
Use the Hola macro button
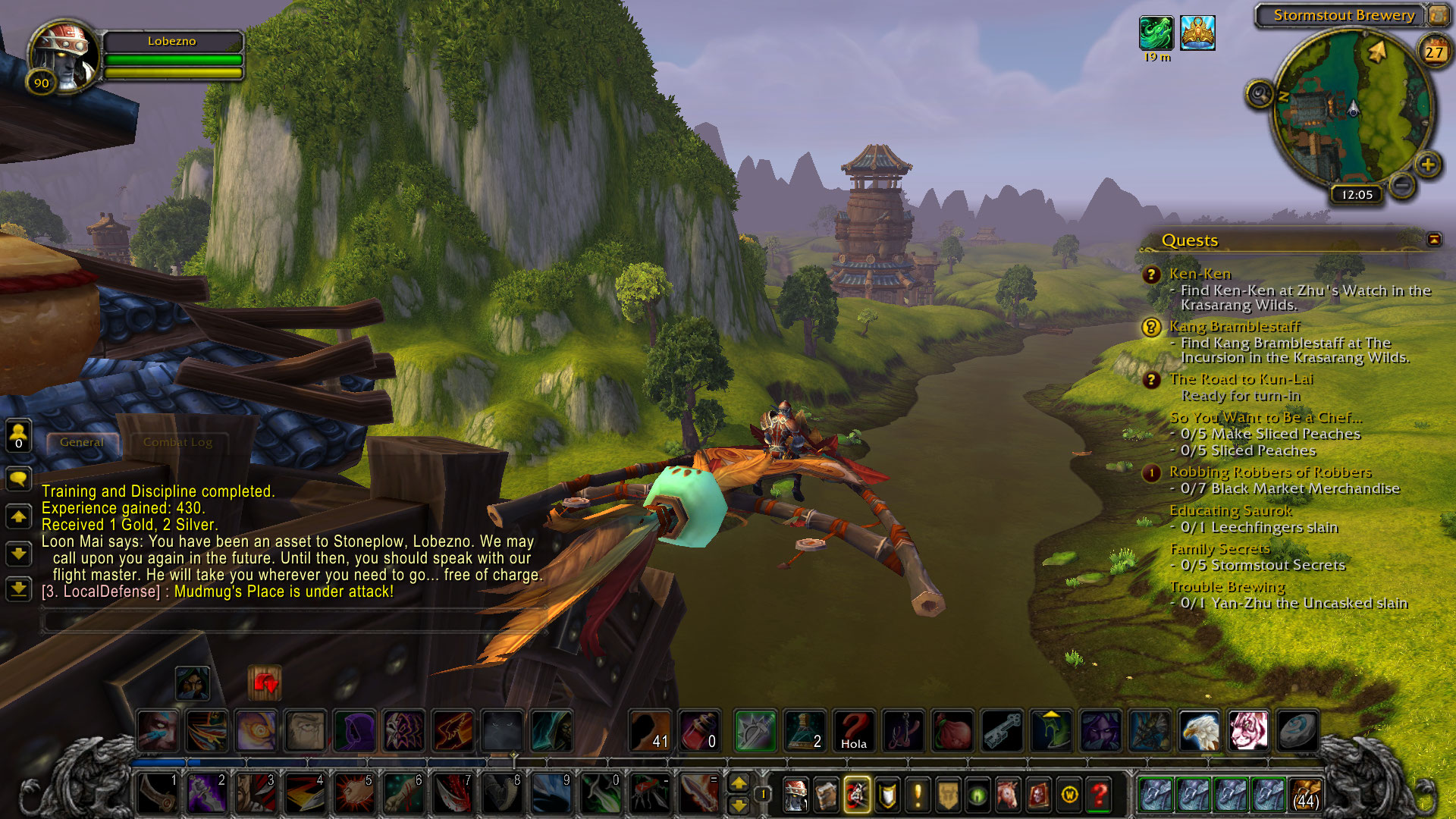tap(854, 731)
